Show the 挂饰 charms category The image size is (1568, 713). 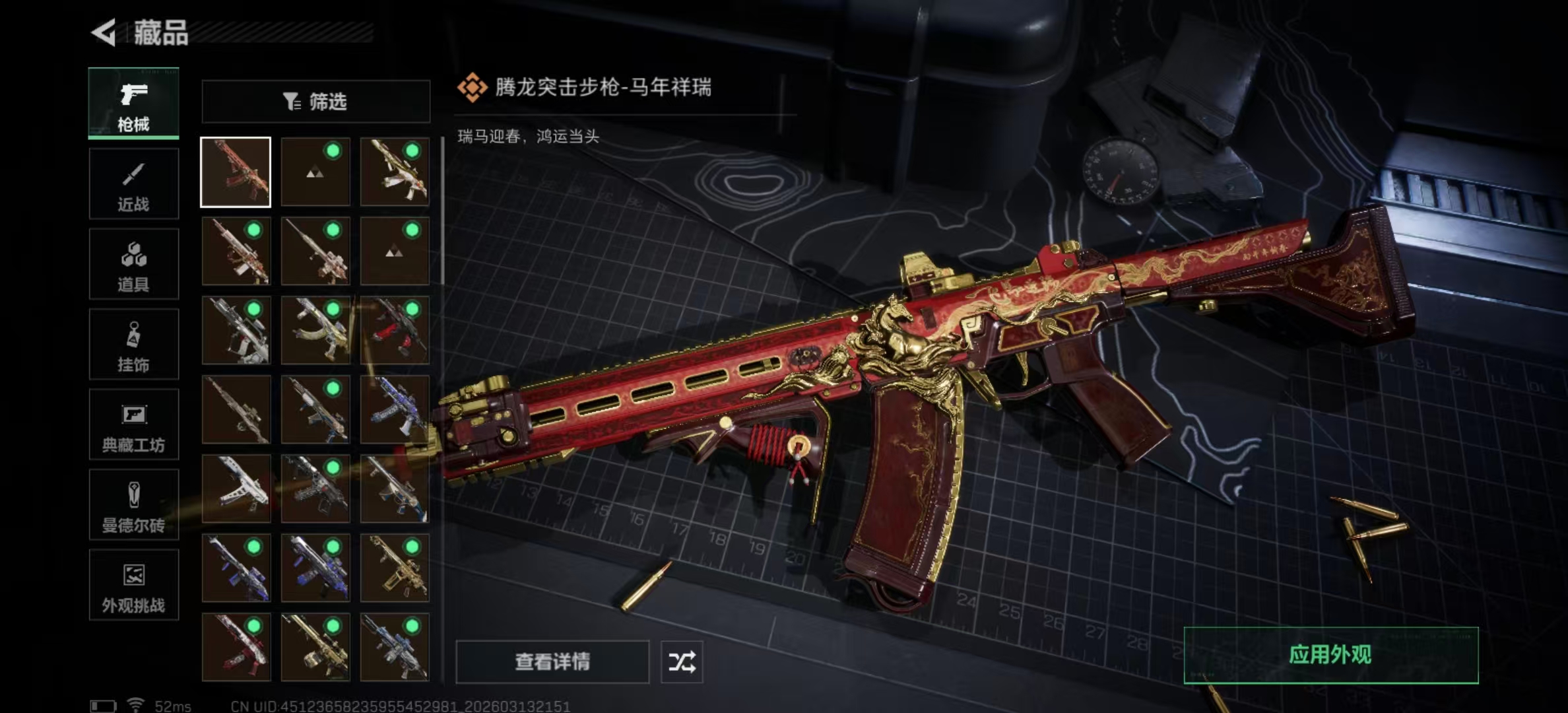[133, 344]
